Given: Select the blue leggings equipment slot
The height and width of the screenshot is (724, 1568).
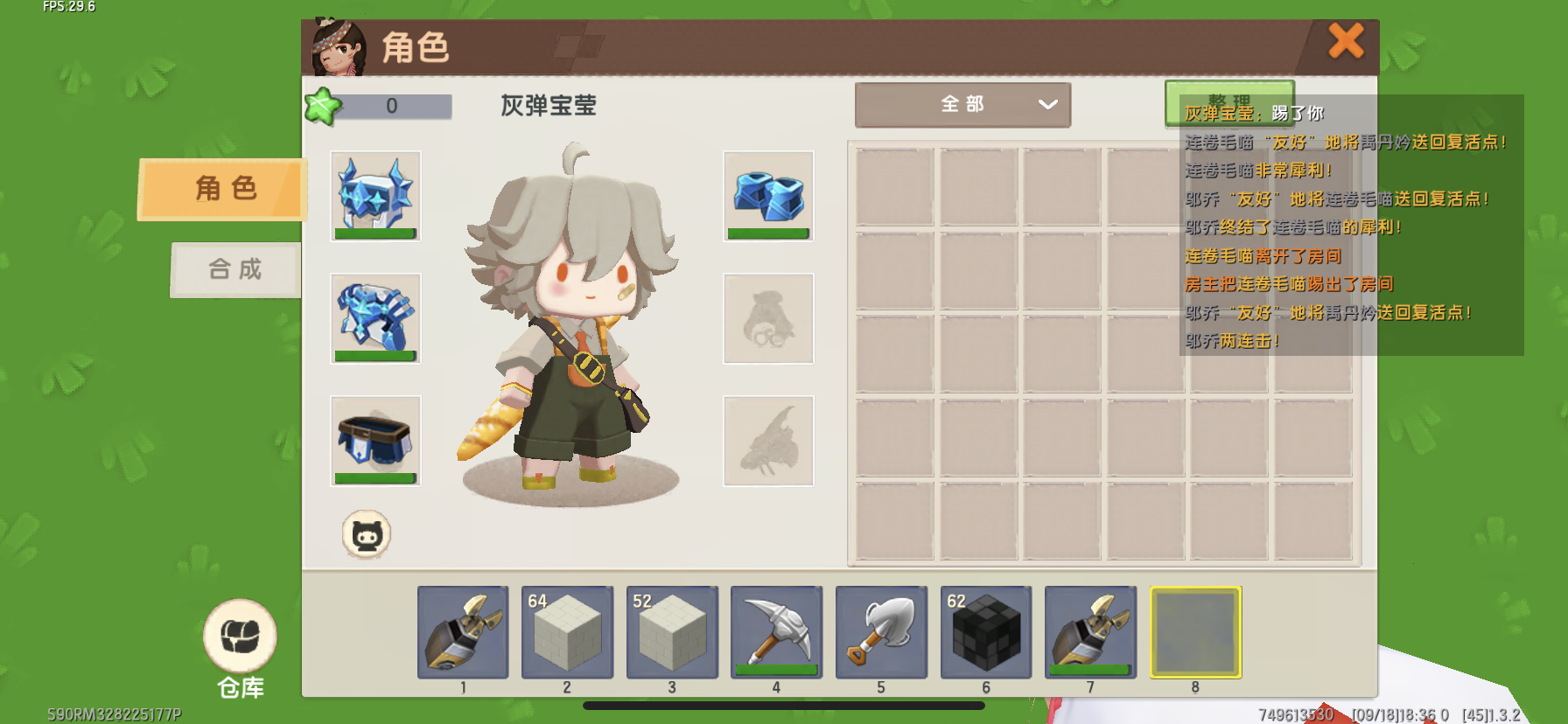Looking at the screenshot, I should [x=375, y=441].
